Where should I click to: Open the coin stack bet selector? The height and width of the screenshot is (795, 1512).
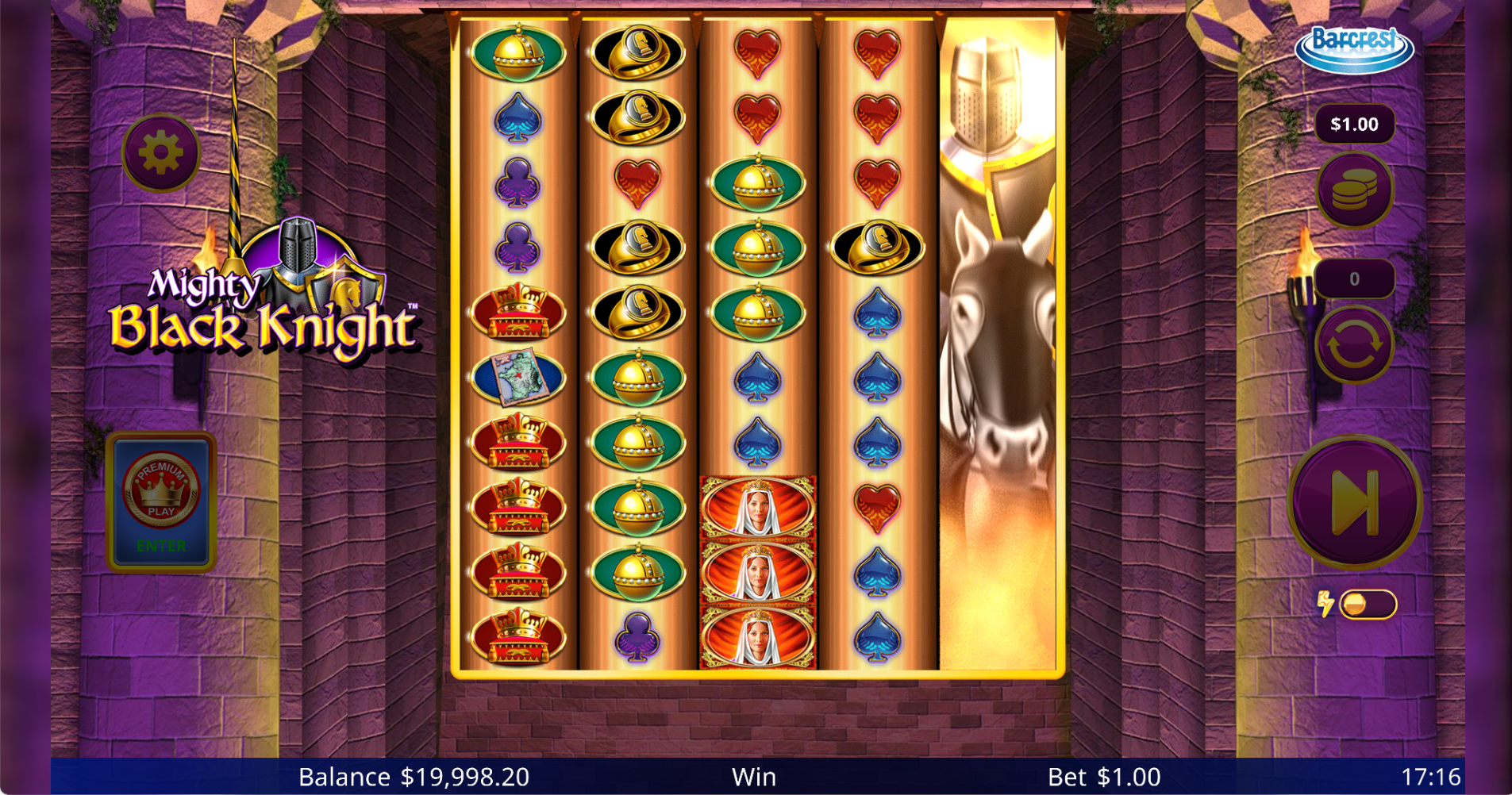(1354, 190)
